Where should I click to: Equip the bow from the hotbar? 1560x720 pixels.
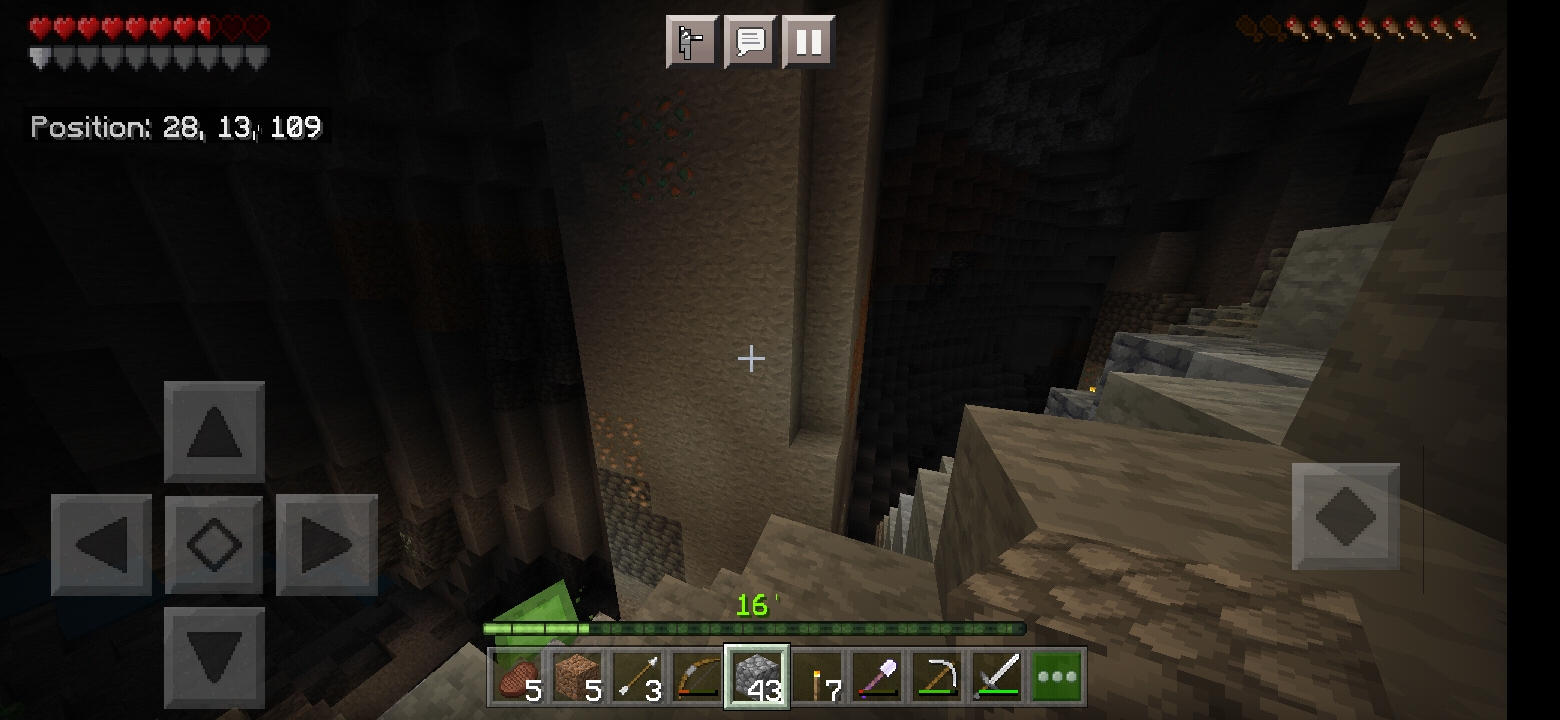click(698, 677)
